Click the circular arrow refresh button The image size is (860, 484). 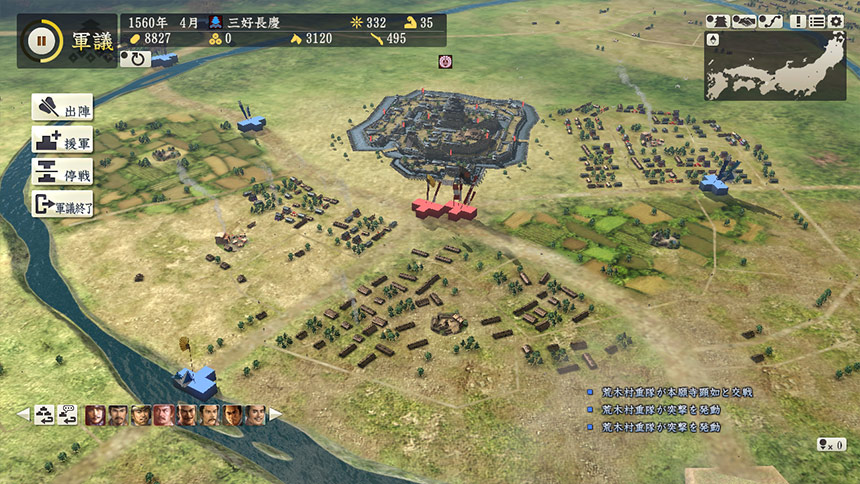[134, 59]
